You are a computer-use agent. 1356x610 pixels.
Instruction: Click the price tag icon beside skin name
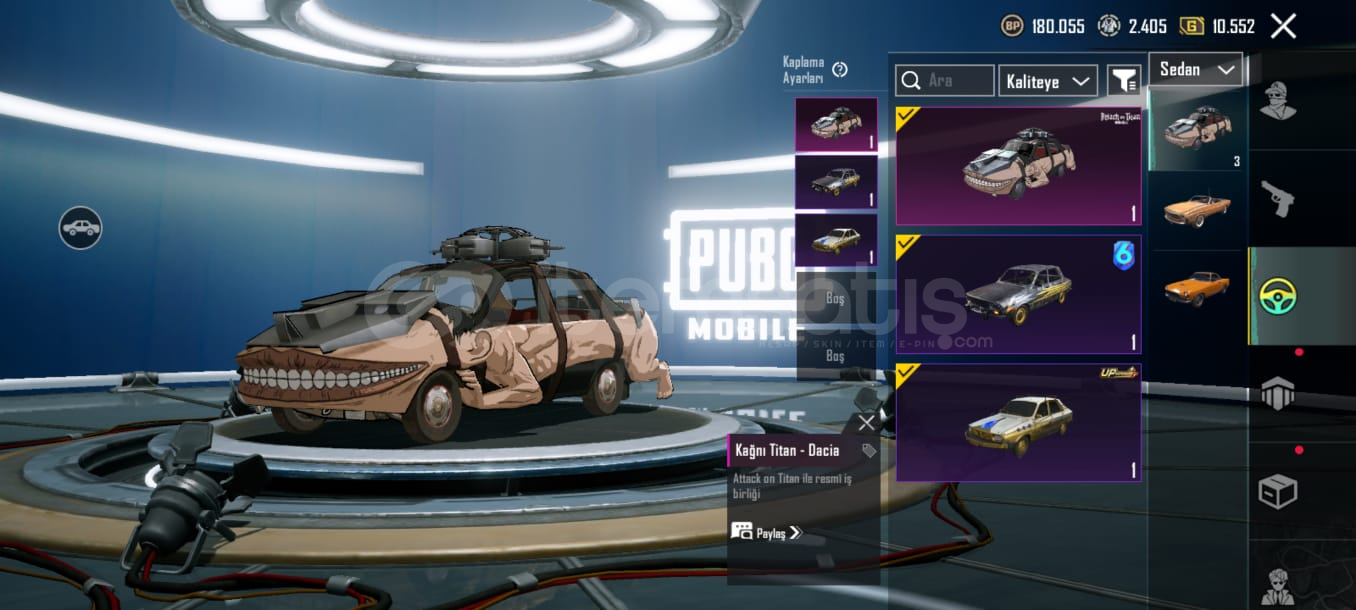click(x=869, y=451)
